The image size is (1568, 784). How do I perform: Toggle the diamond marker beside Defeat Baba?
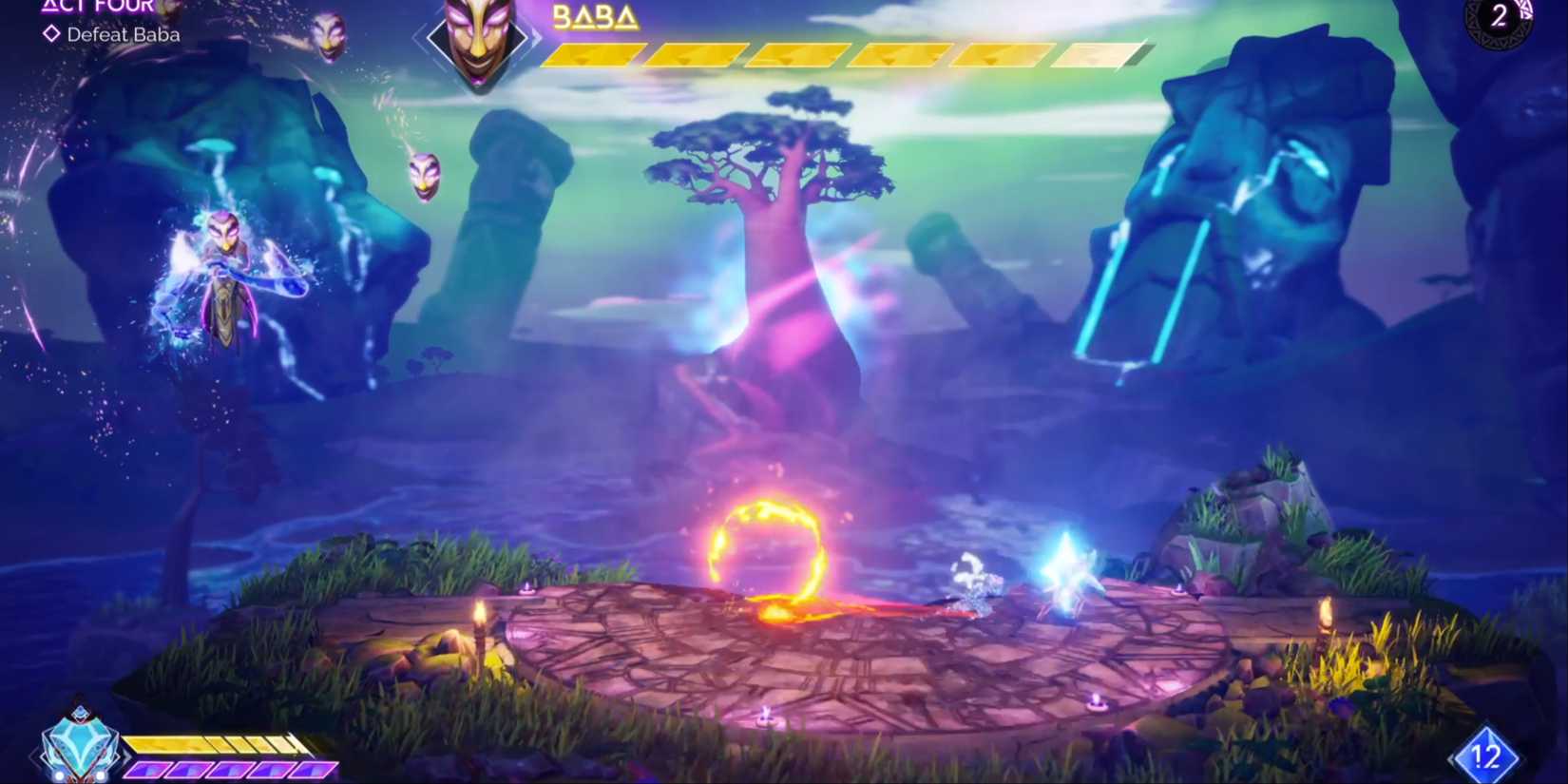[49, 35]
